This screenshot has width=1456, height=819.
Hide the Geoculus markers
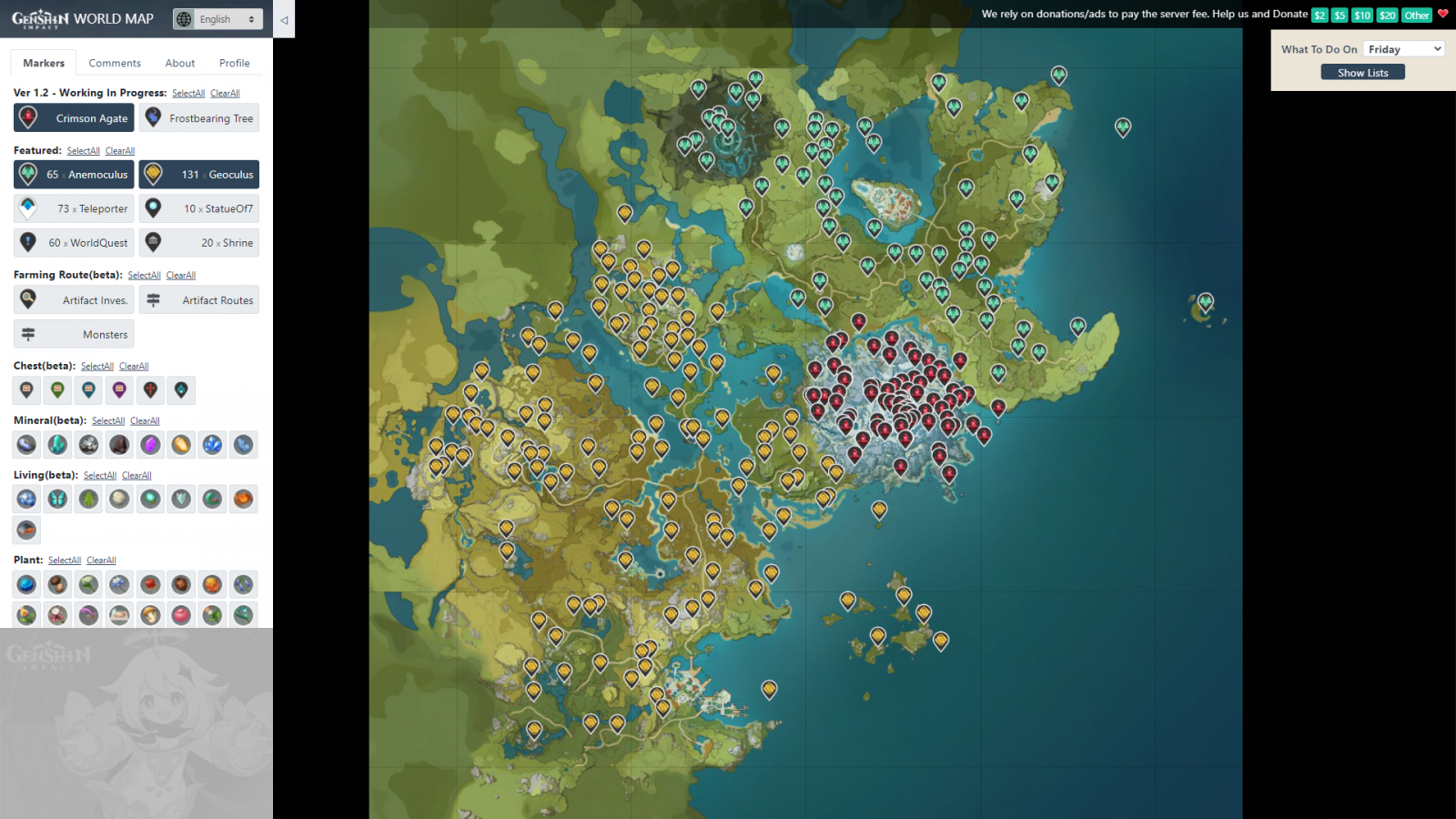pyautogui.click(x=199, y=175)
